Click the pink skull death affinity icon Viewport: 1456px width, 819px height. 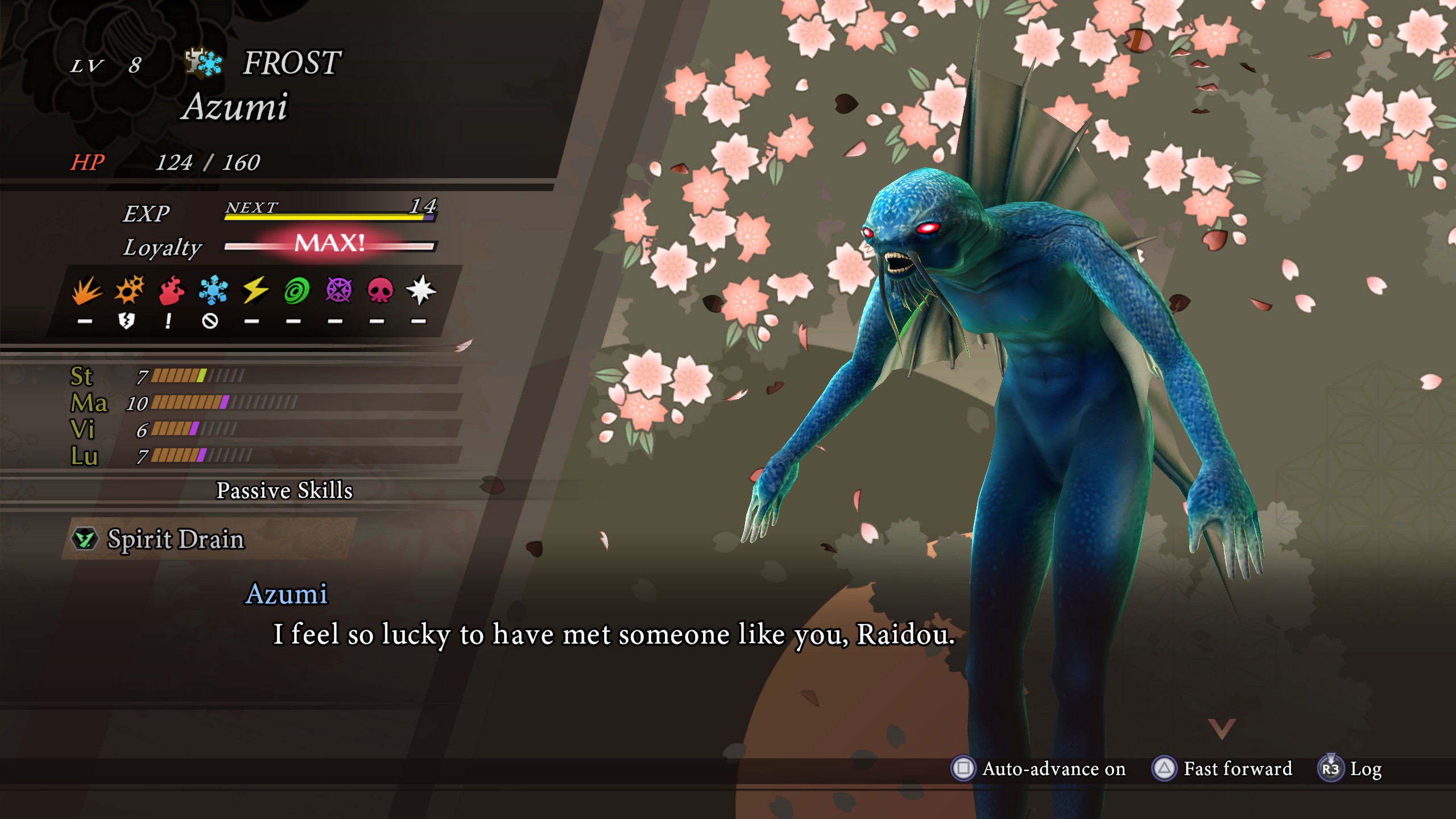point(380,291)
